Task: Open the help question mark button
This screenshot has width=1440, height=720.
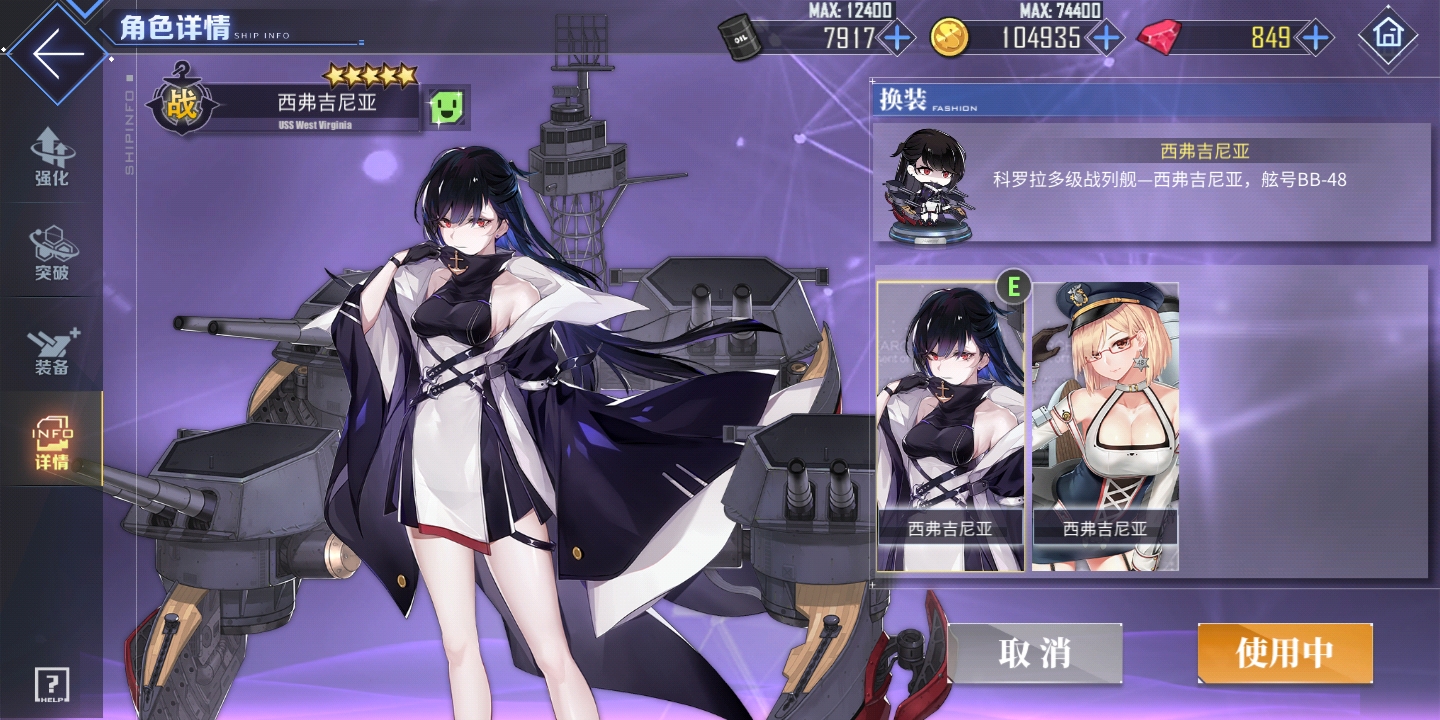Action: coord(52,685)
